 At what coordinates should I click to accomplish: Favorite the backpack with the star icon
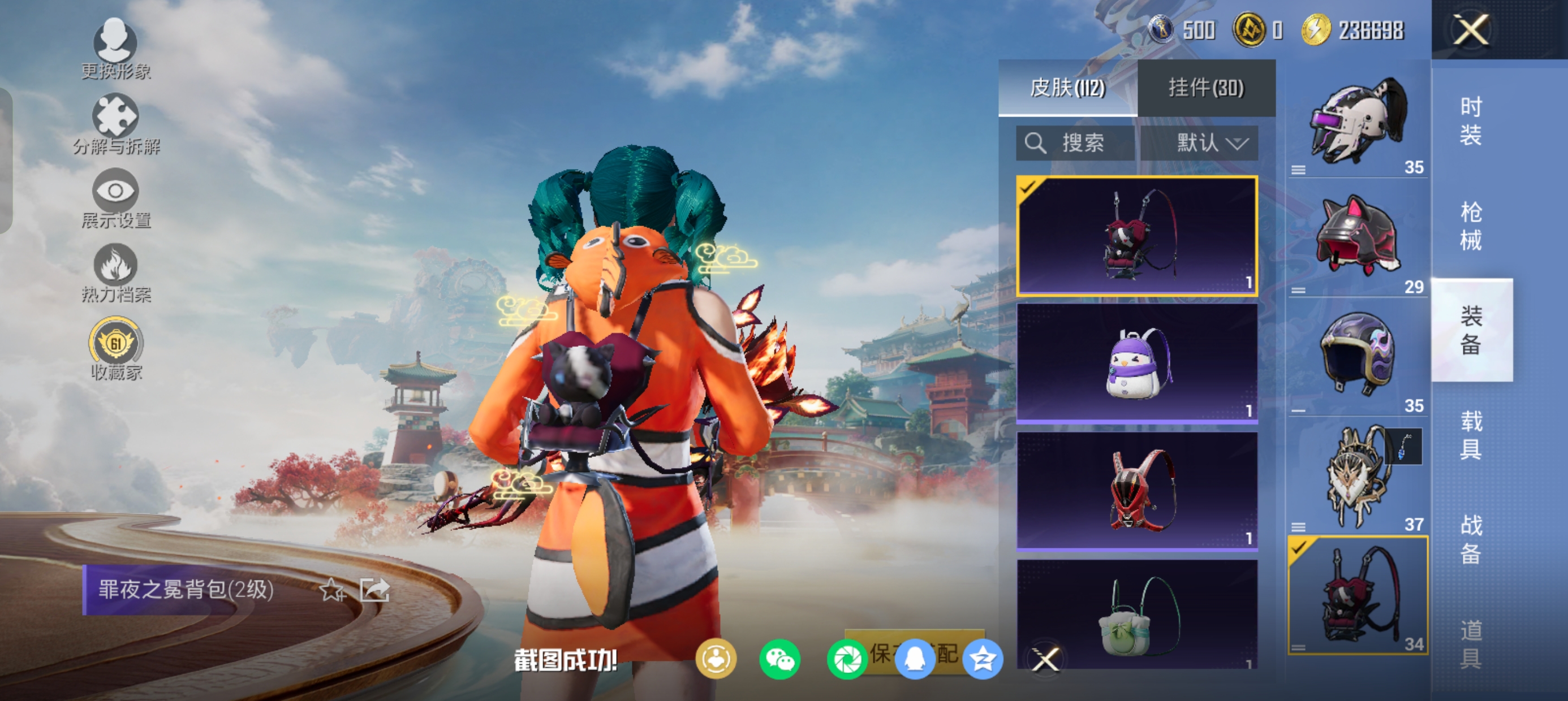click(x=333, y=590)
